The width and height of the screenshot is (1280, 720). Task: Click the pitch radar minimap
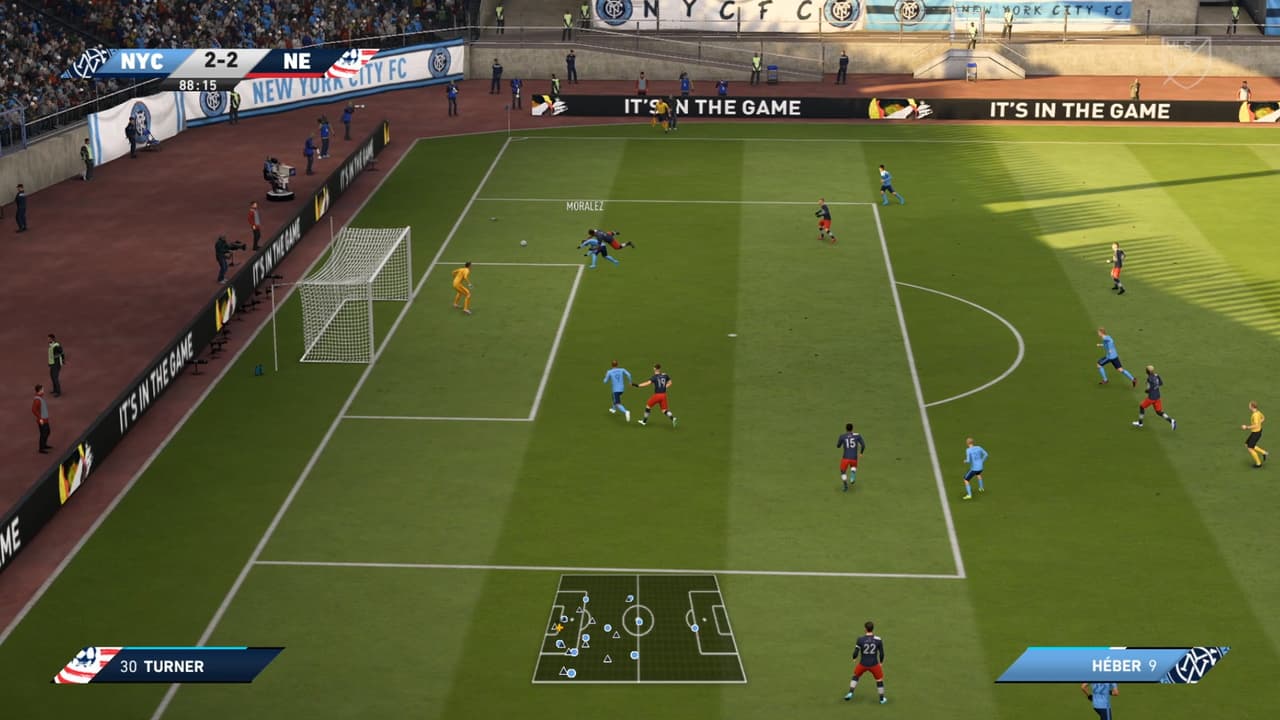pos(639,628)
